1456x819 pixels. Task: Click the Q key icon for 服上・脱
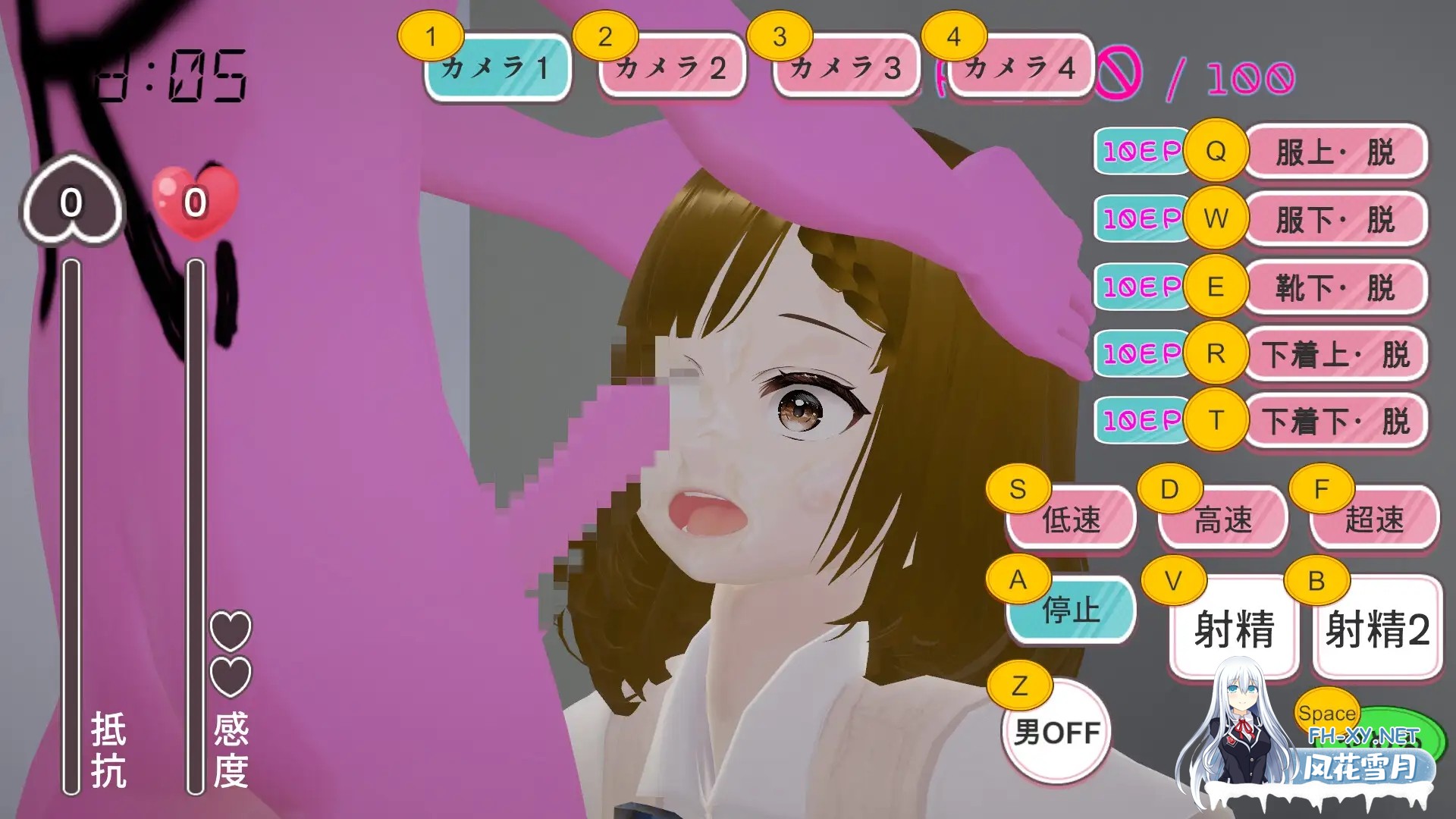pyautogui.click(x=1216, y=152)
